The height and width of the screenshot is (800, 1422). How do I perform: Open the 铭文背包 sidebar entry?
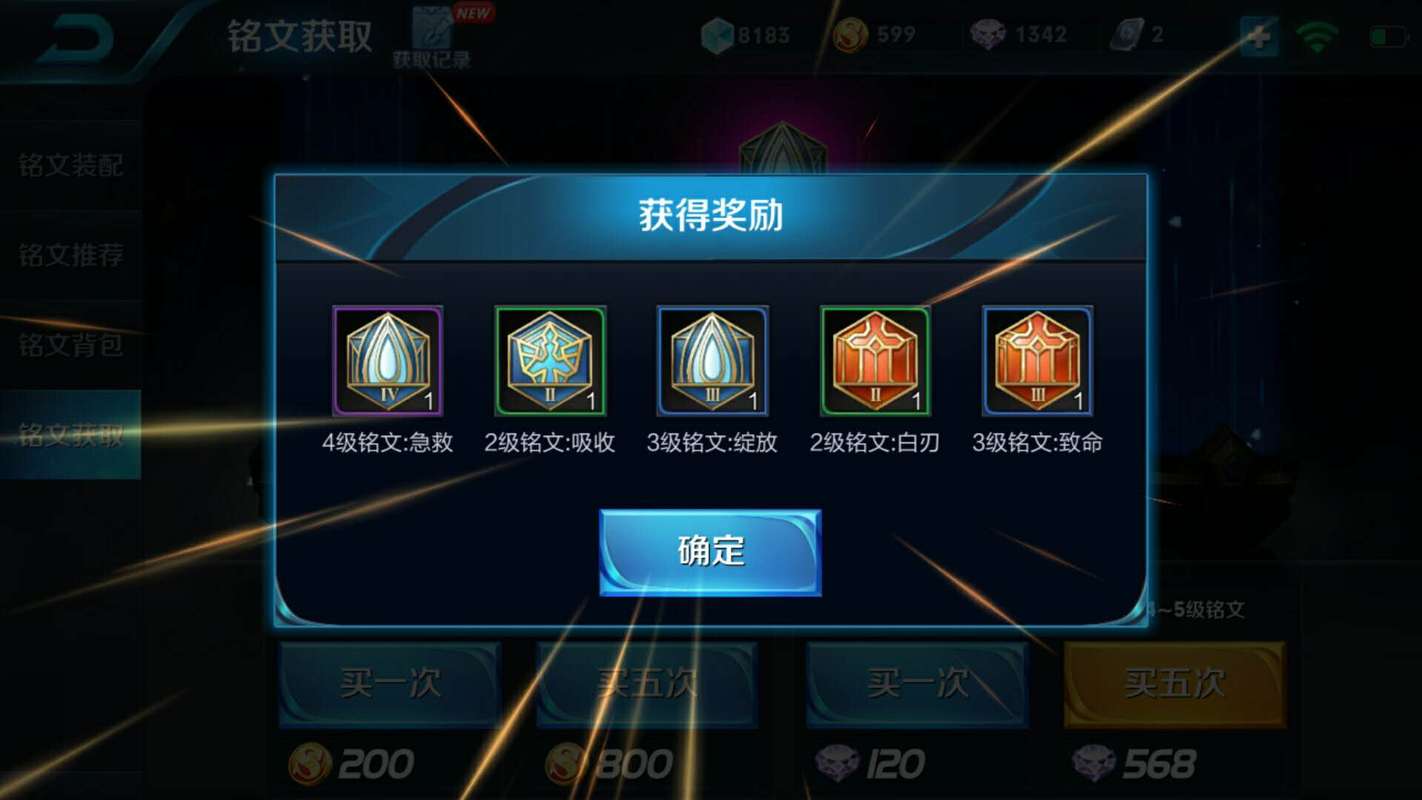(x=70, y=344)
